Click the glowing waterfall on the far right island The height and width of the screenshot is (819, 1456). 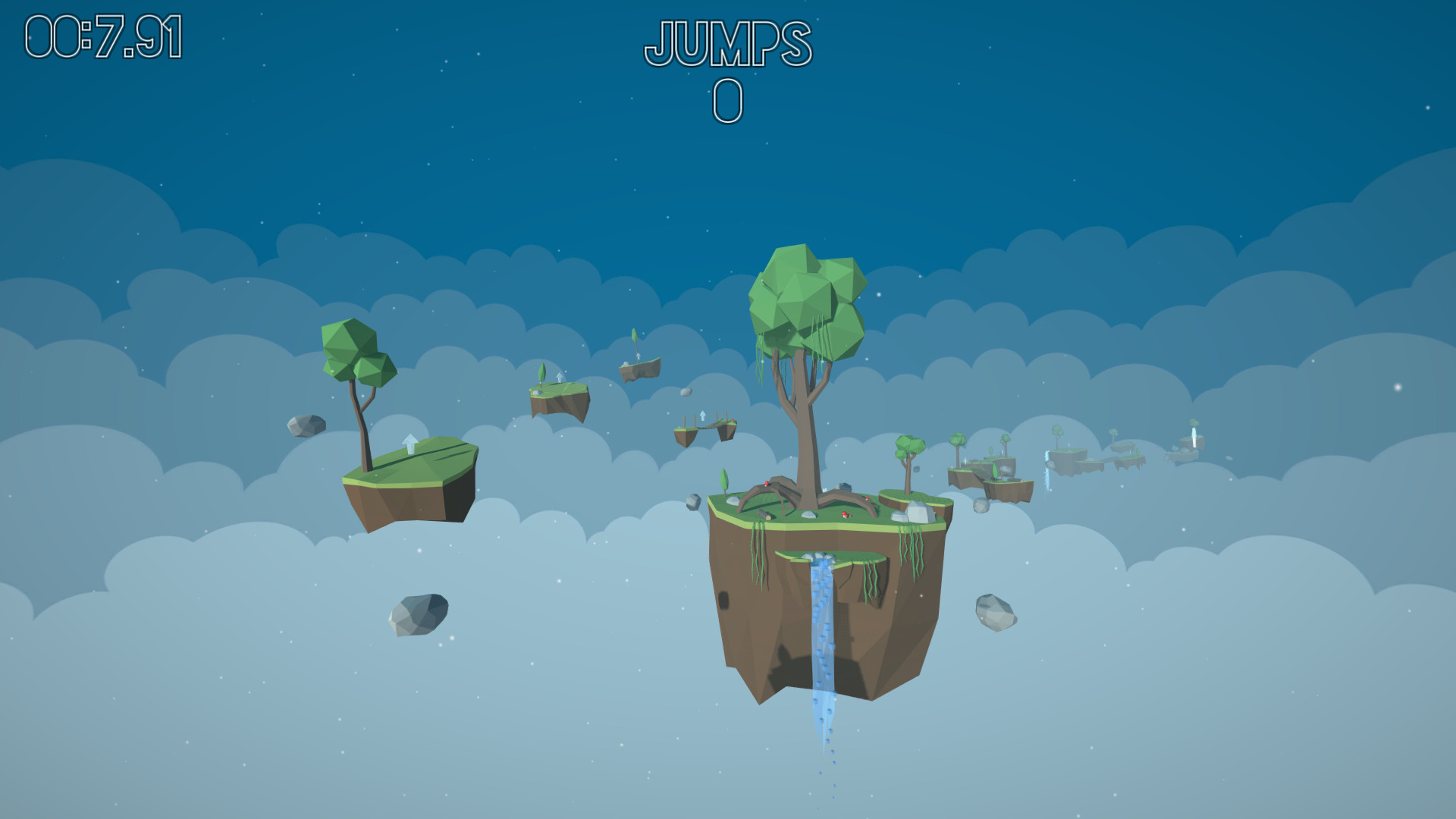click(x=1194, y=437)
